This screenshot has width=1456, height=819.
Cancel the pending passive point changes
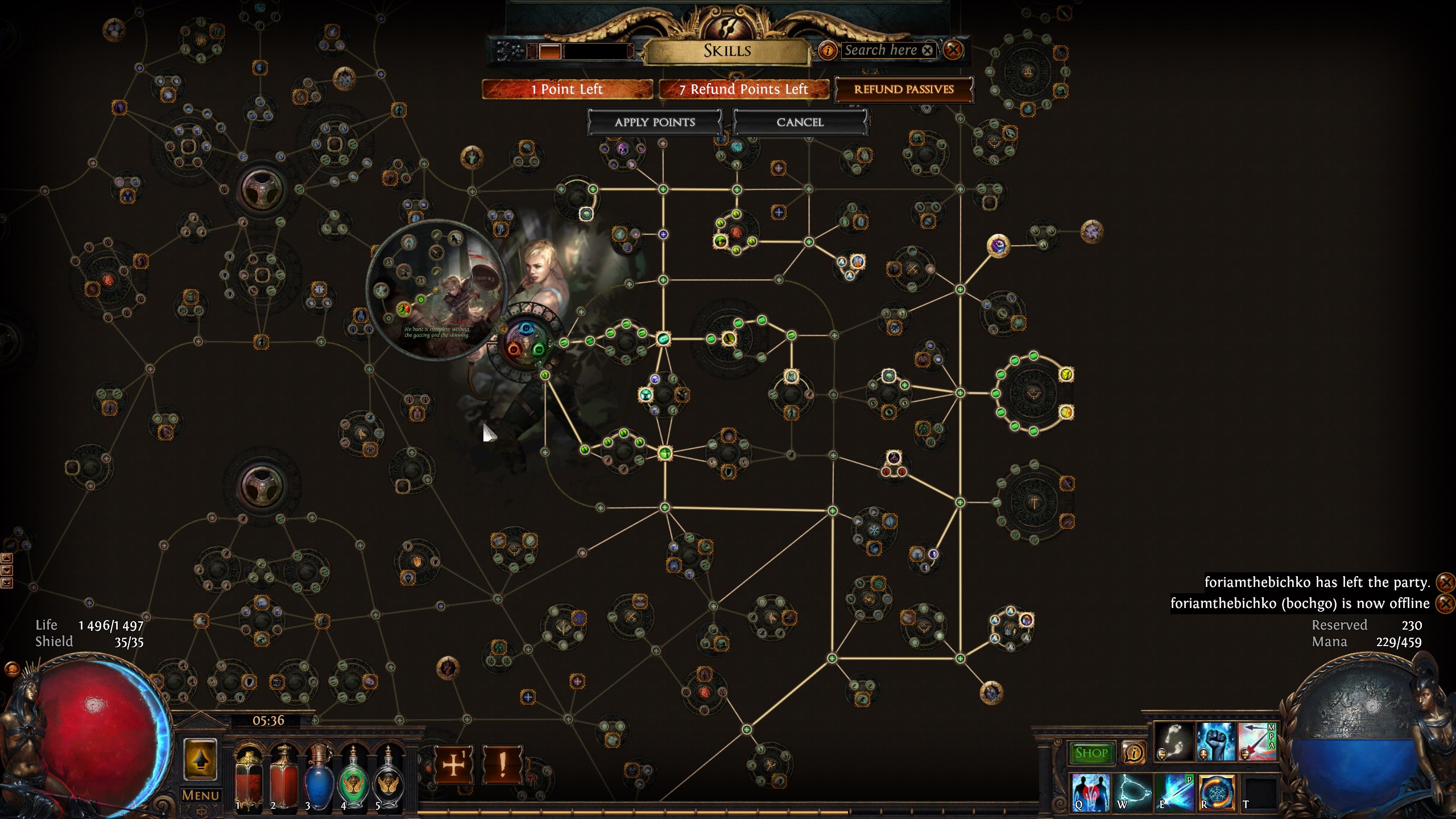tap(800, 122)
